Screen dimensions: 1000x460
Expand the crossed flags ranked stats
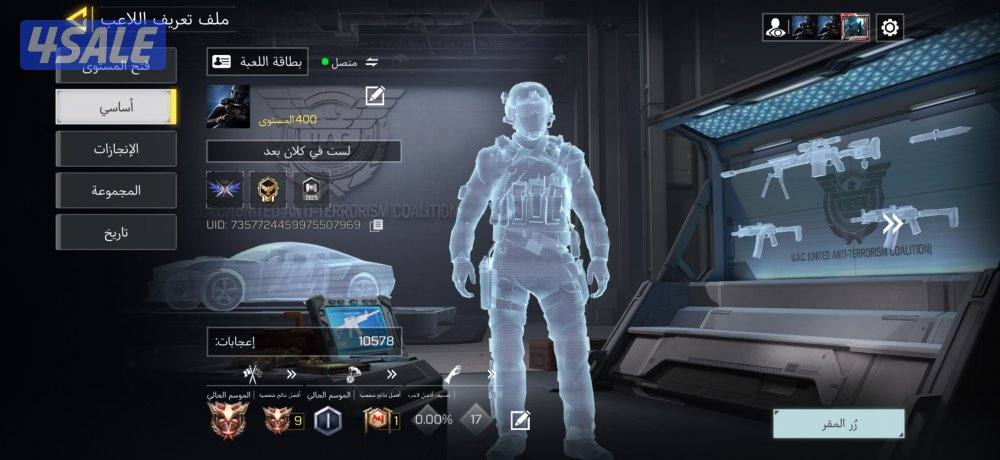point(253,374)
